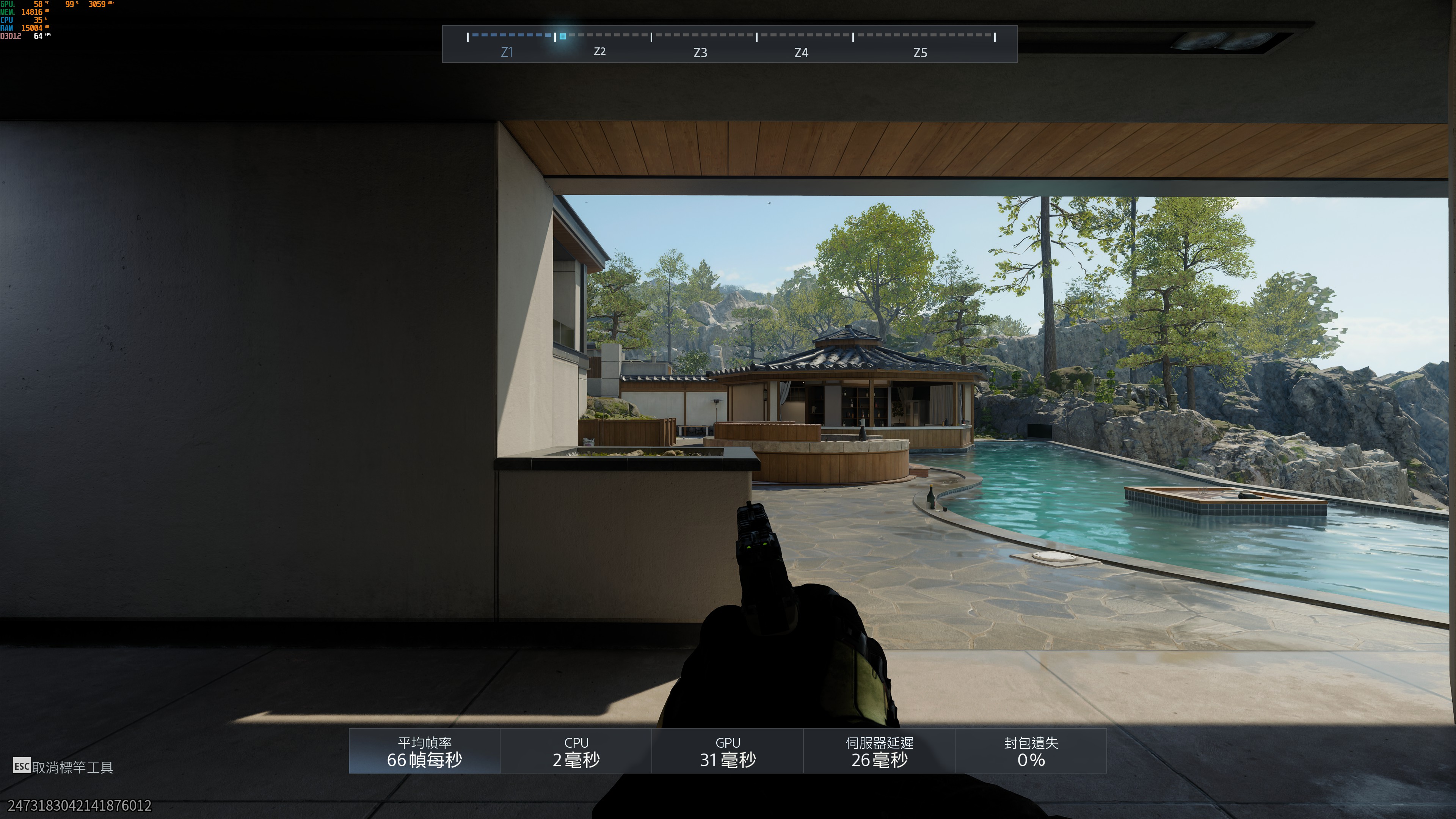Screen dimensions: 1456x819
Task: Select the 平均幀率 stat tile
Action: (425, 751)
